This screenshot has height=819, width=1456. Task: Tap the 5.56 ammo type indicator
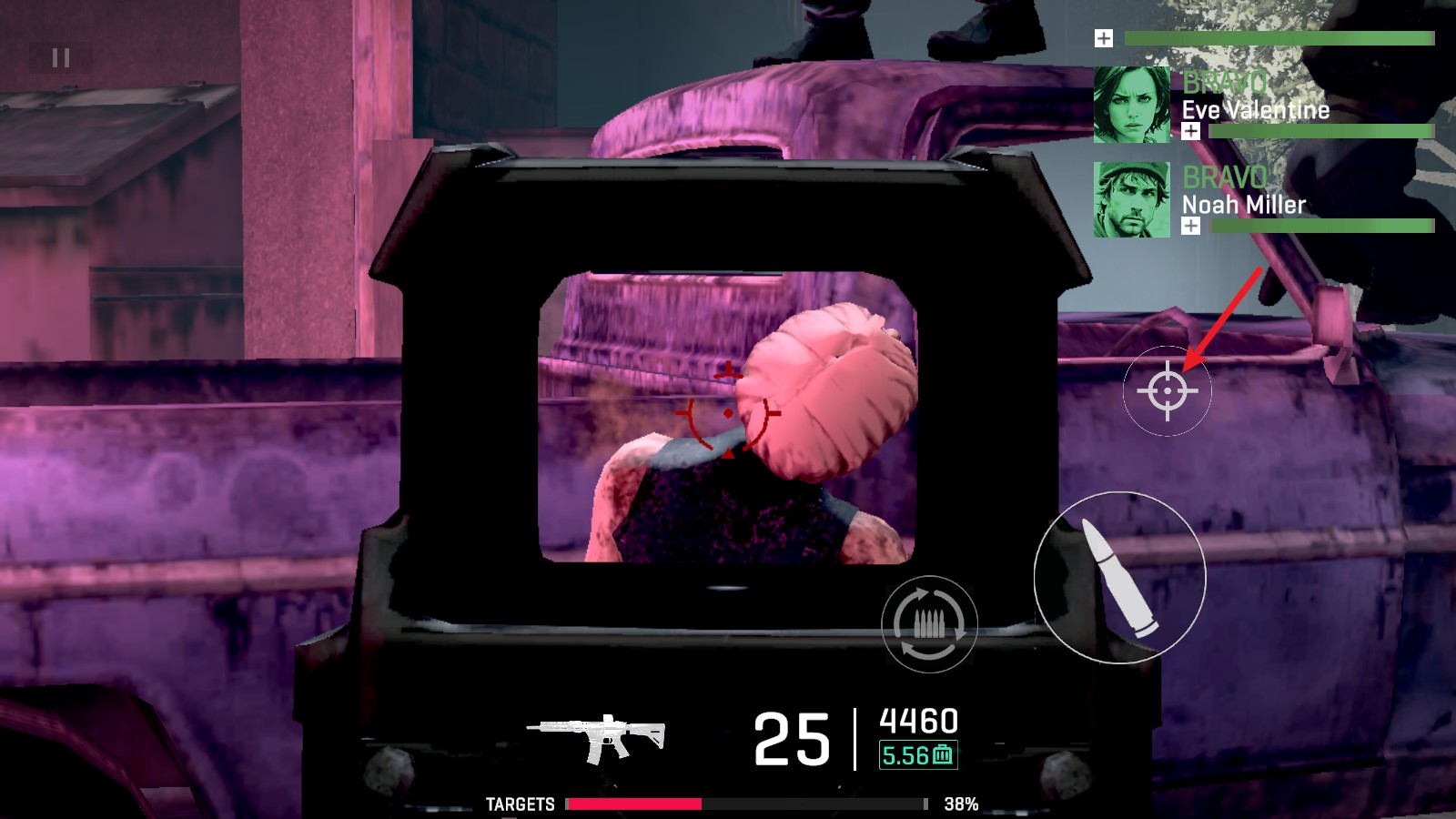tap(918, 755)
